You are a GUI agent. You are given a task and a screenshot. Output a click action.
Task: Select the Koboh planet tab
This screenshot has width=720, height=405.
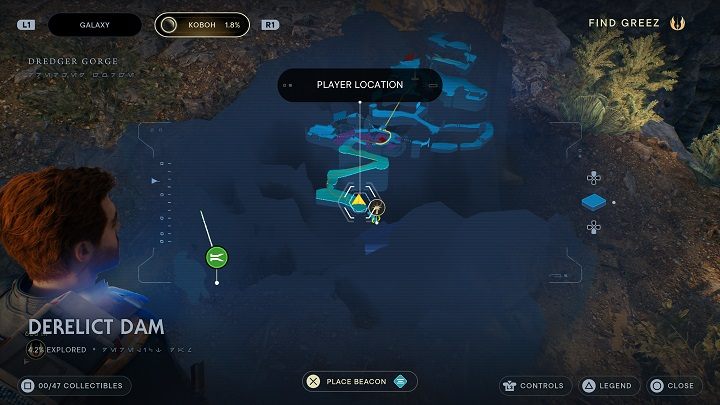201,23
